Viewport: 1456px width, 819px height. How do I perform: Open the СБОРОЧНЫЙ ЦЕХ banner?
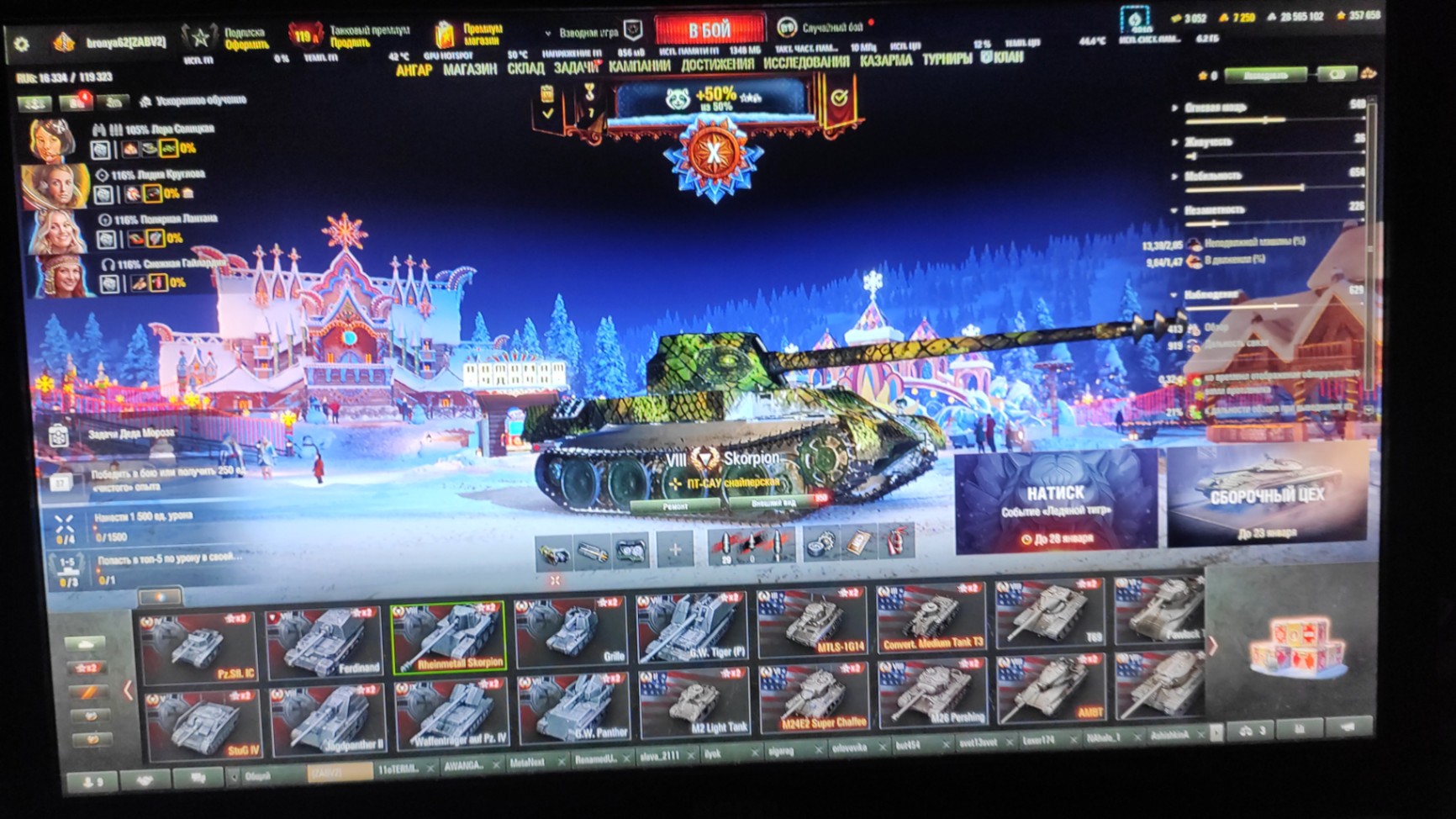pos(1266,496)
